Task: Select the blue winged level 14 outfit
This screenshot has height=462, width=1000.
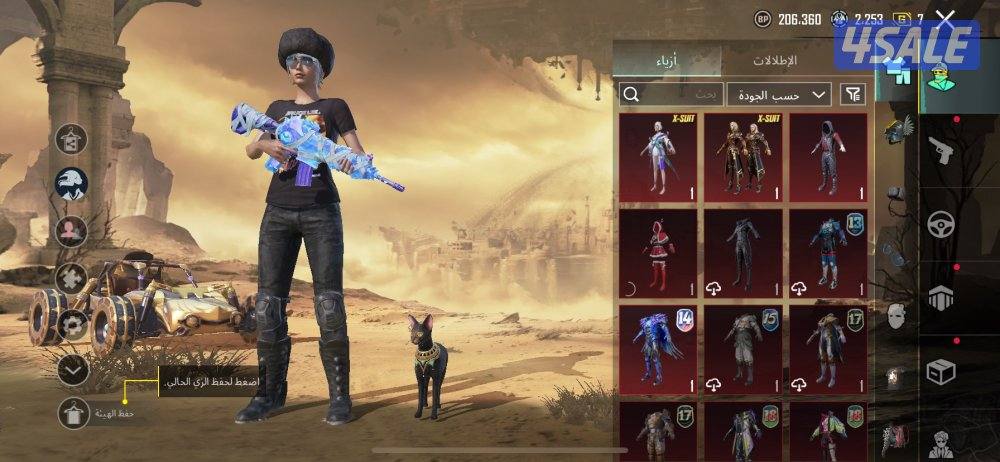Action: (x=658, y=349)
